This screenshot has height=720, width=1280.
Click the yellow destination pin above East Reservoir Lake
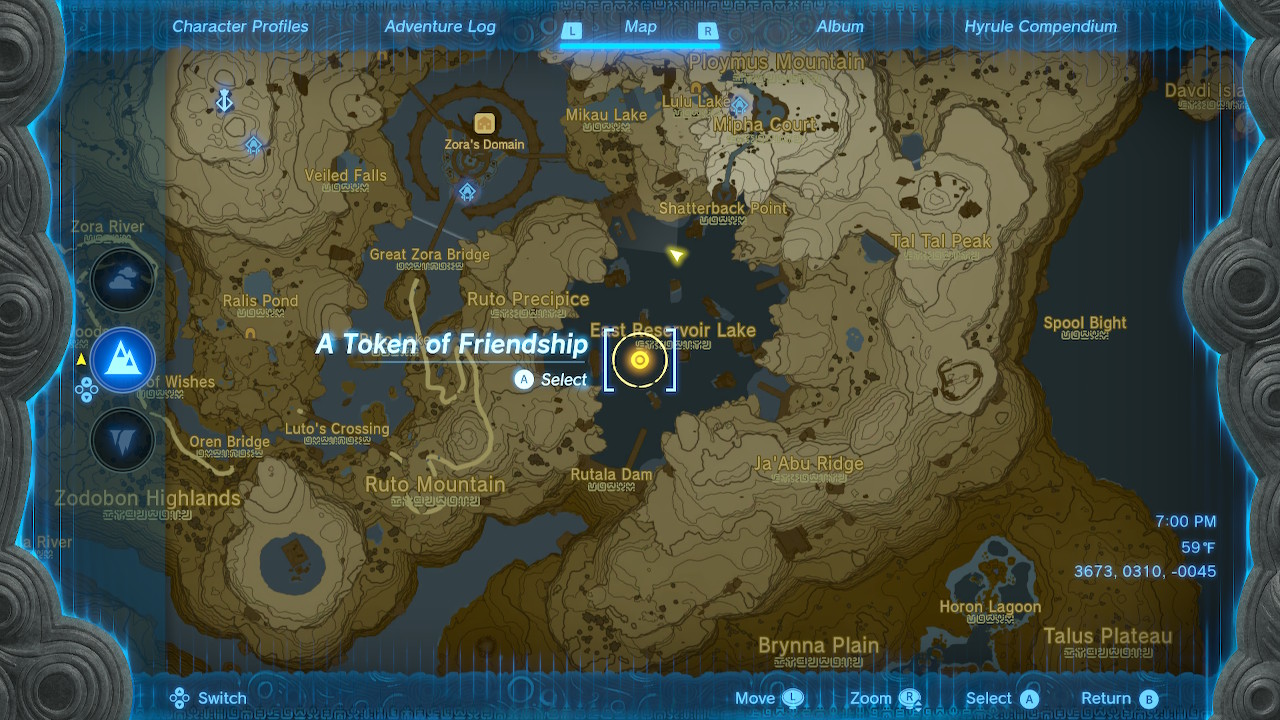[x=676, y=255]
